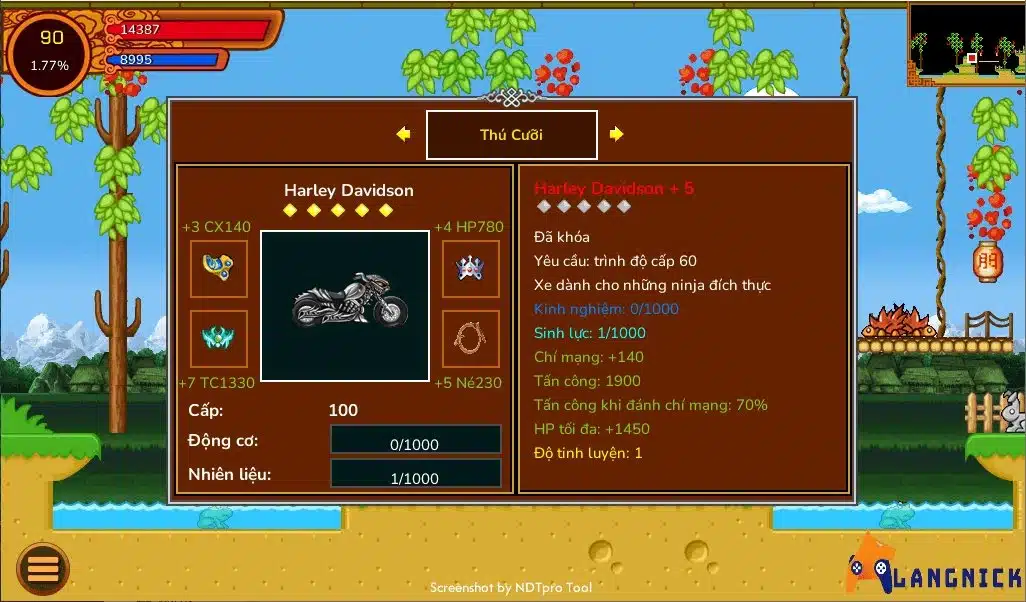Click the Harley Davidson motorcycle image
The height and width of the screenshot is (602, 1026).
(345, 305)
